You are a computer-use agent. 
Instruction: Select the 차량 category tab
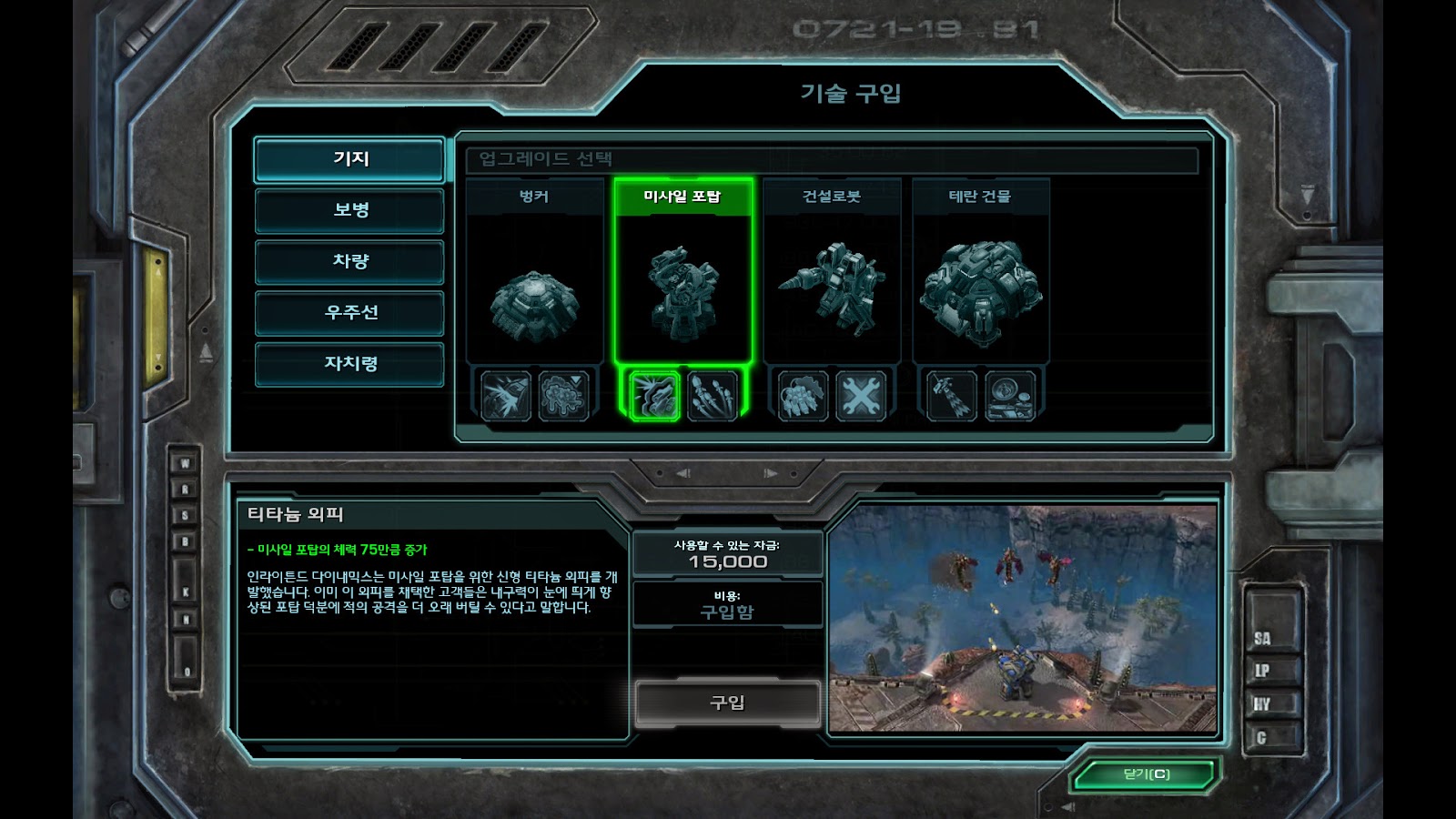[350, 261]
